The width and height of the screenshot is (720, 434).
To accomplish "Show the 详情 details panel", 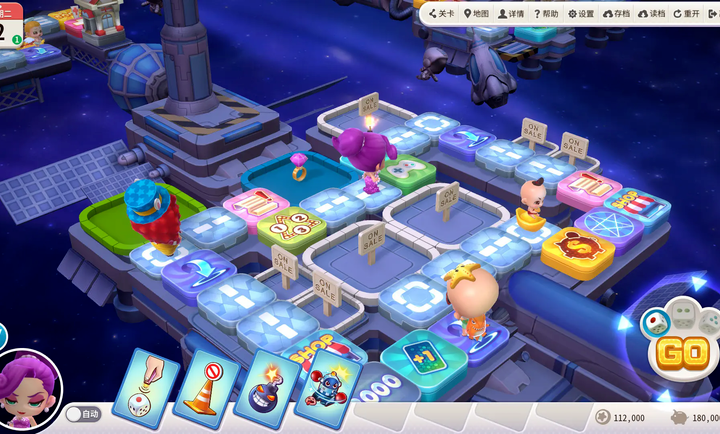I will pyautogui.click(x=510, y=13).
